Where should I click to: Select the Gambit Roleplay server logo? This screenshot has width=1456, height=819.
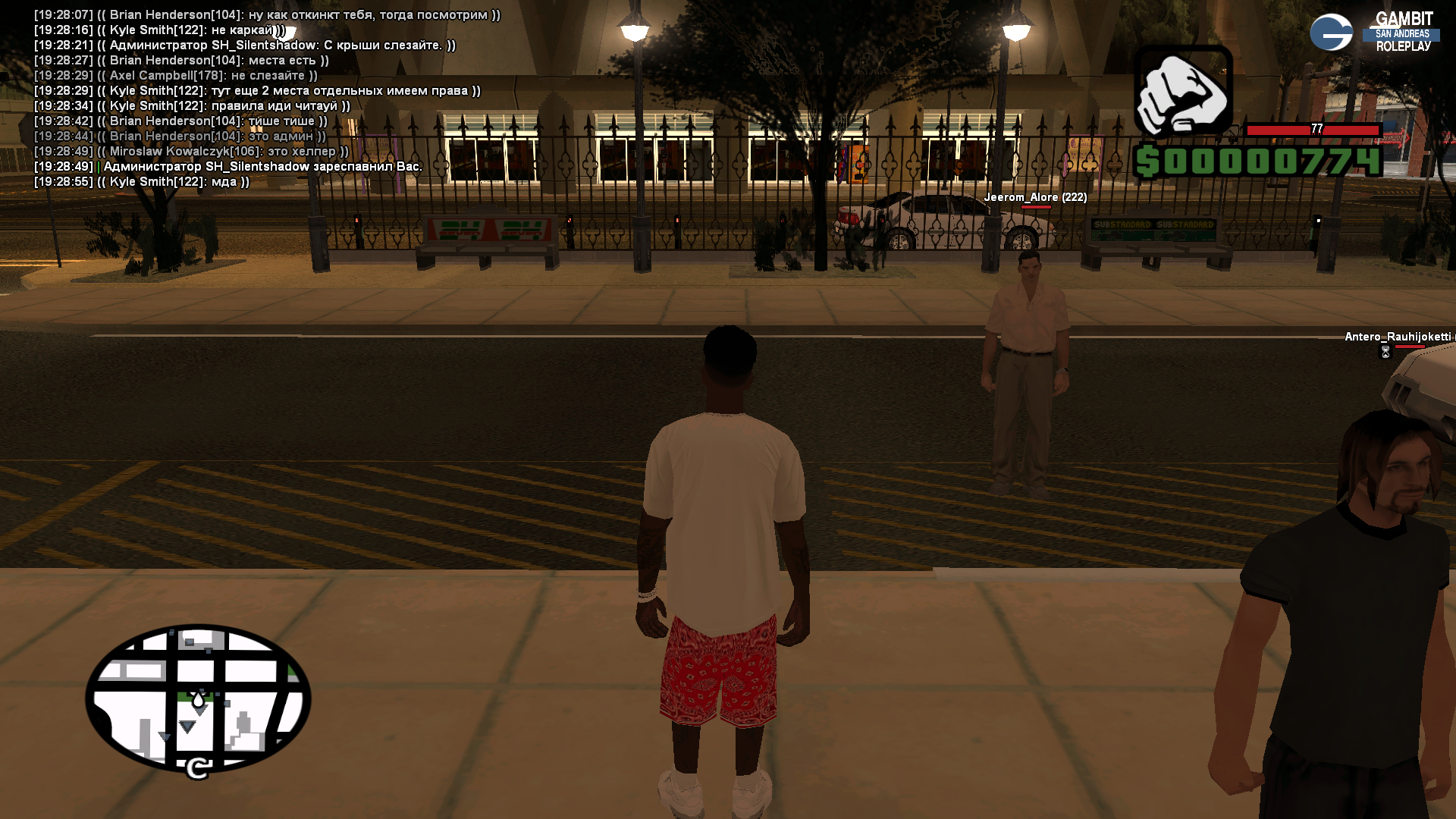click(x=1373, y=32)
